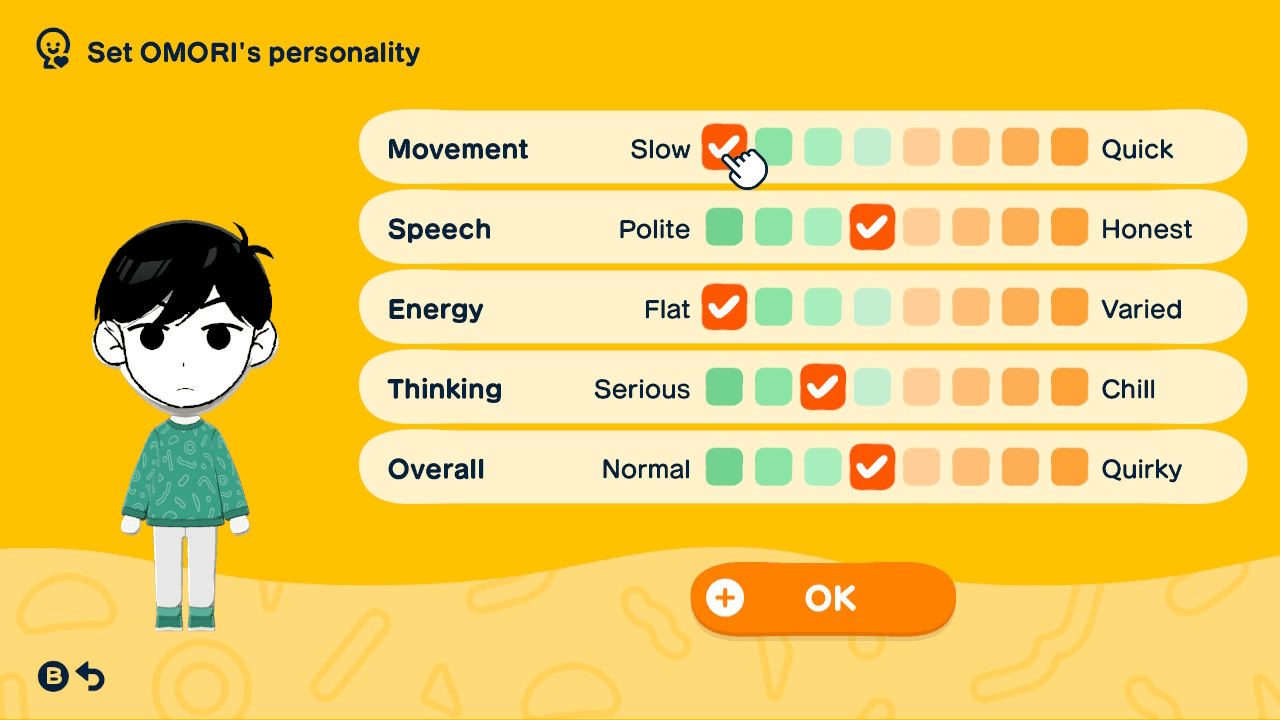
Task: Select the checked box on the Overall row
Action: (872, 467)
